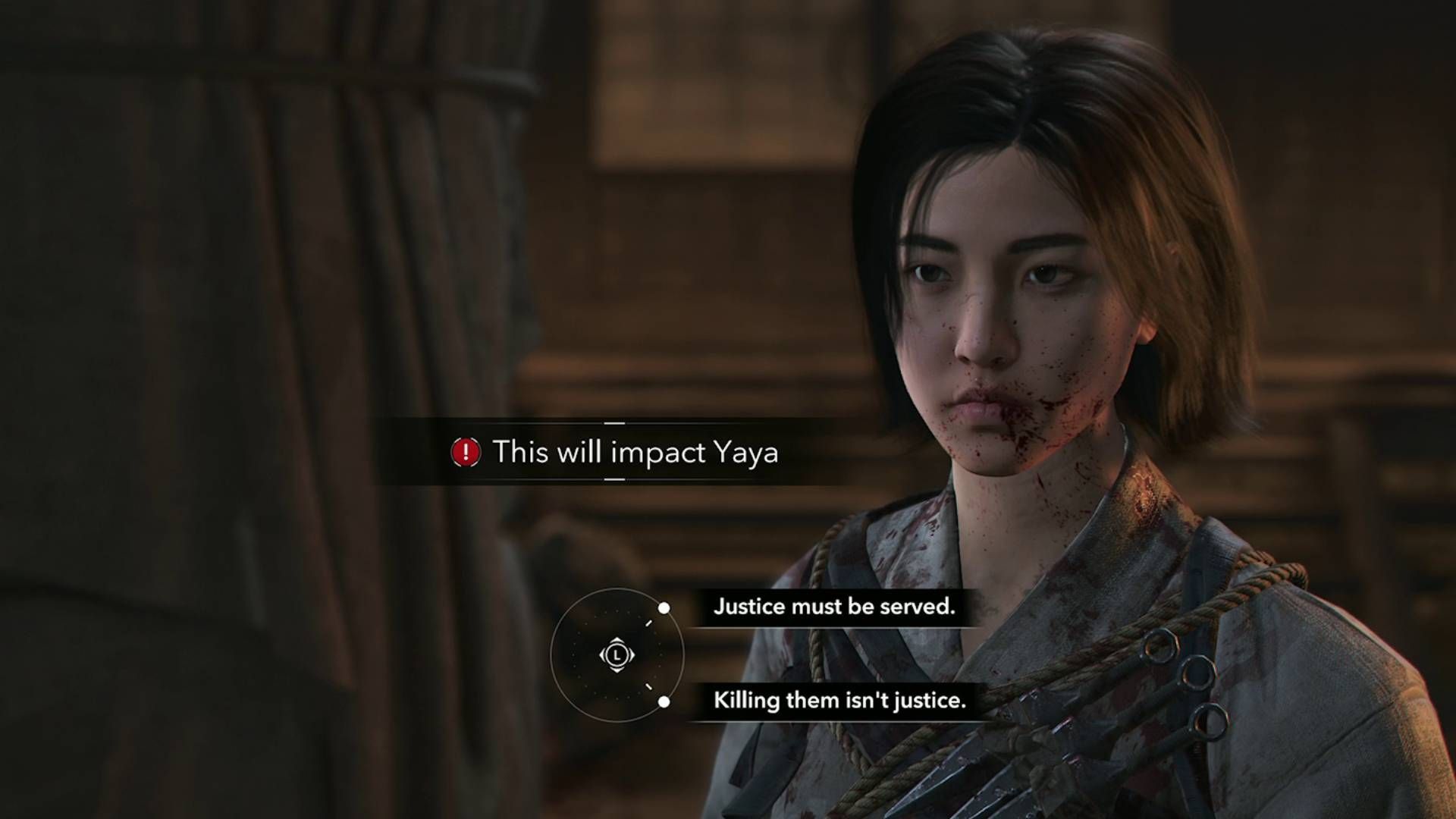Click the left arrow beside the L stick
The image size is (1456, 819).
click(x=603, y=654)
